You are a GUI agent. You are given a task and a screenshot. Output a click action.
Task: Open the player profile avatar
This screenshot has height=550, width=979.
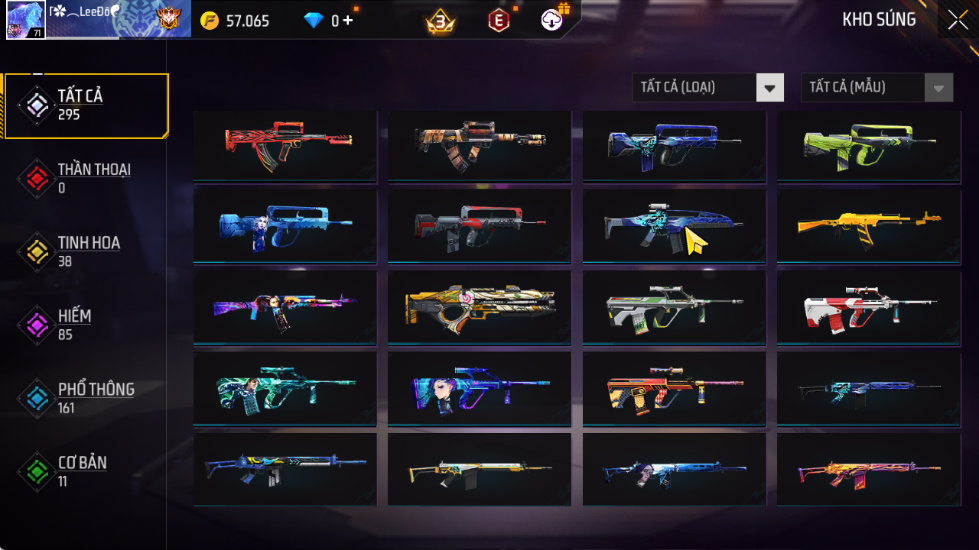pyautogui.click(x=25, y=21)
